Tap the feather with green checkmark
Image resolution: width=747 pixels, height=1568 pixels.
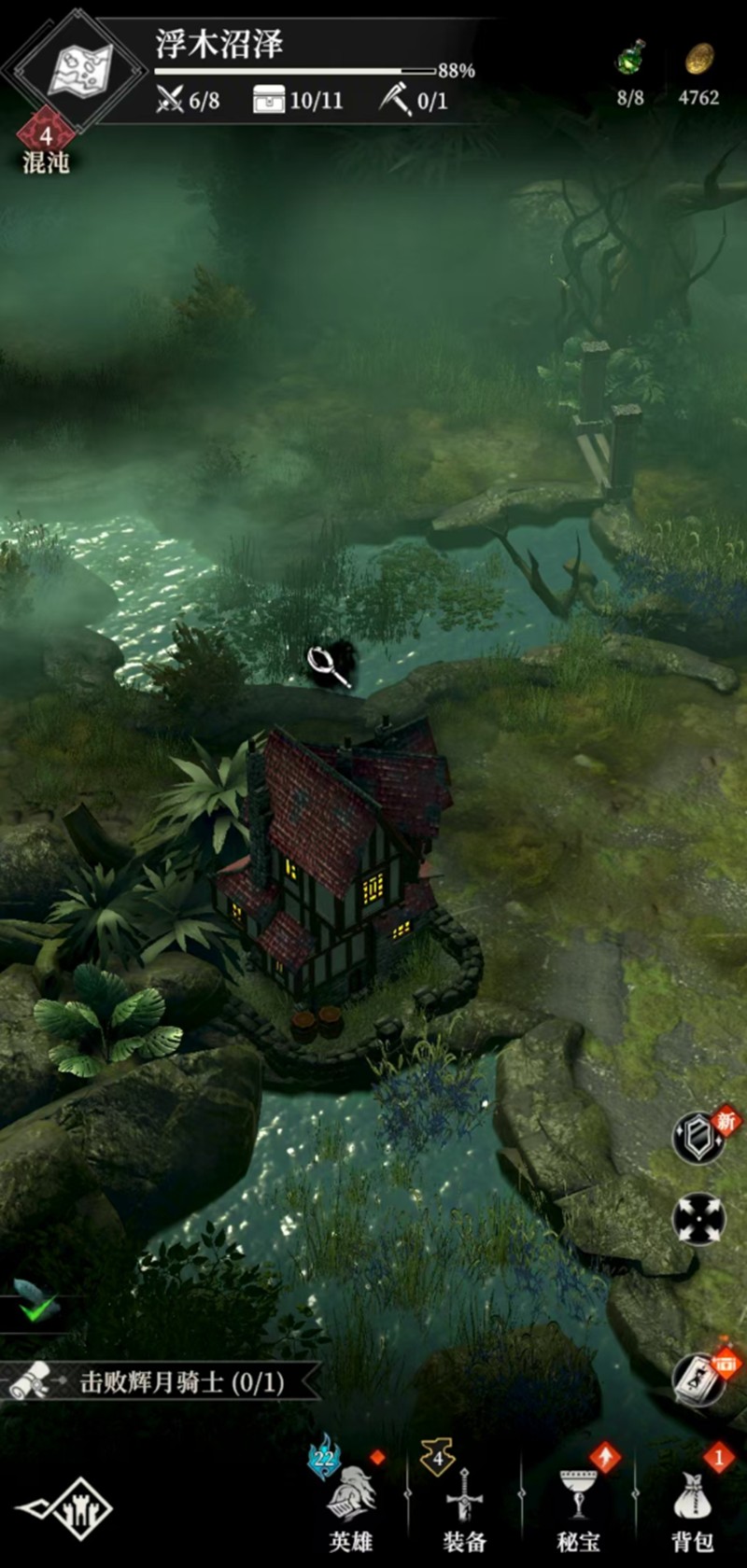pos(35,1300)
